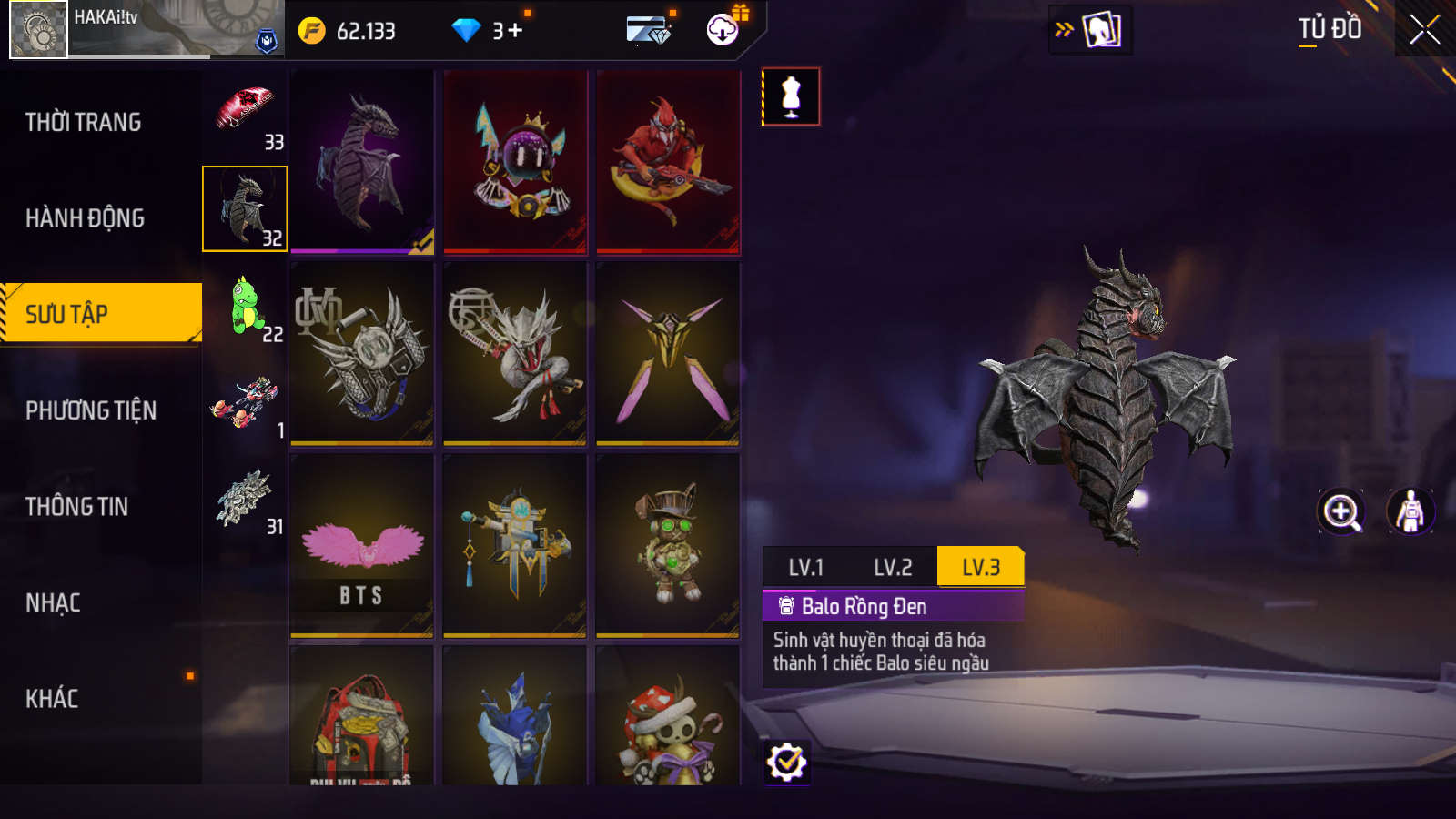Select the PHƯƠNG TIỆN menu entry
The height and width of the screenshot is (819, 1456).
(x=91, y=410)
